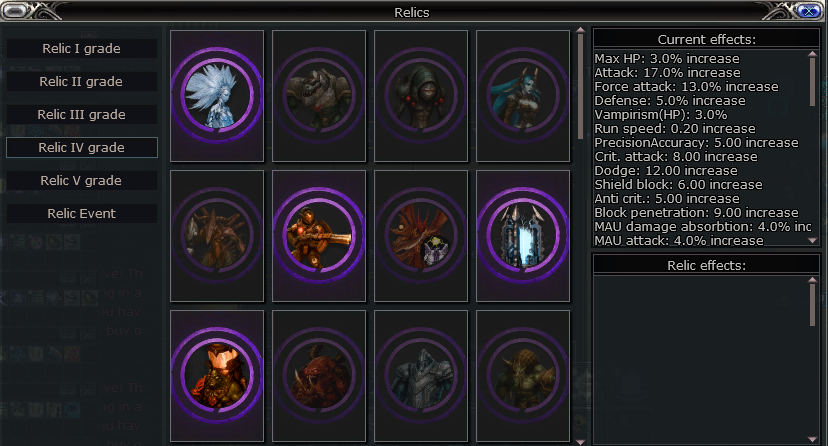Select the red horned beast relic
This screenshot has height=446, width=828.
point(319,375)
